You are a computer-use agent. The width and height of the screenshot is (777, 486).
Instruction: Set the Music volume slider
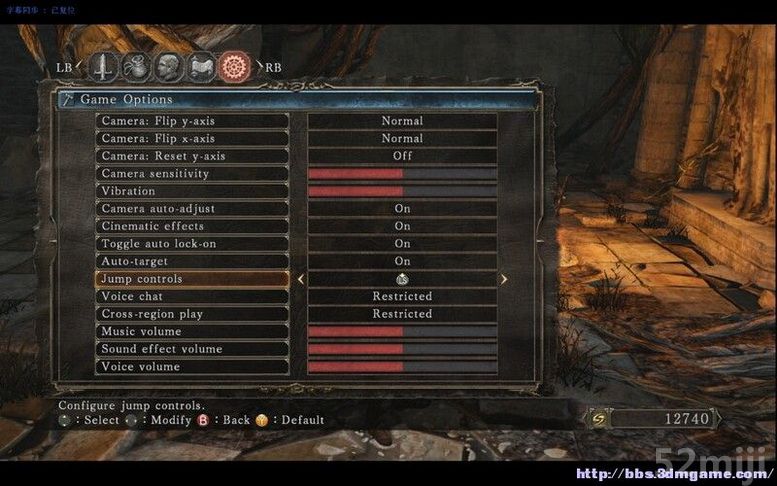(402, 332)
